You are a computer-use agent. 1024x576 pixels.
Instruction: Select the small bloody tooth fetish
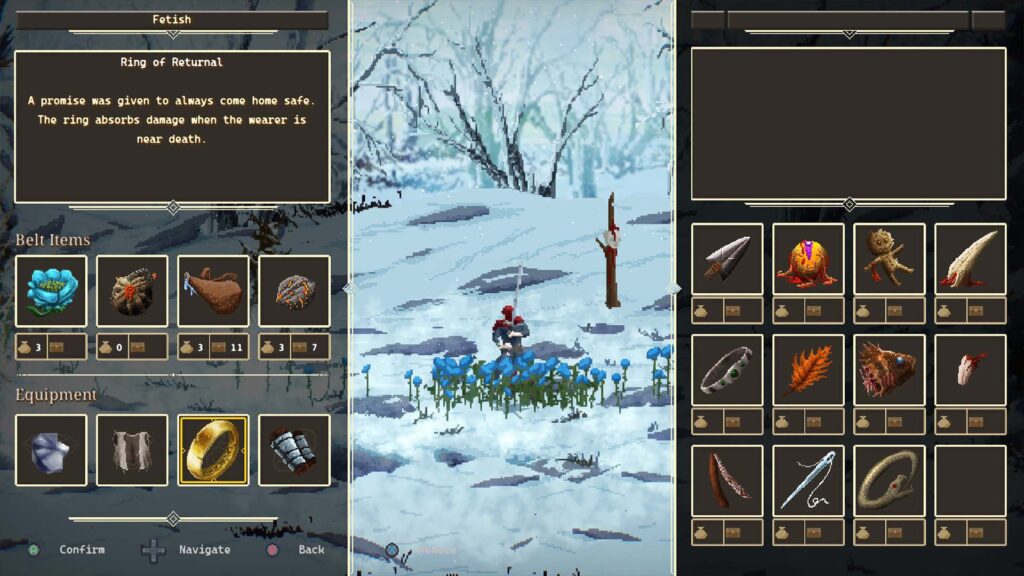(x=970, y=370)
